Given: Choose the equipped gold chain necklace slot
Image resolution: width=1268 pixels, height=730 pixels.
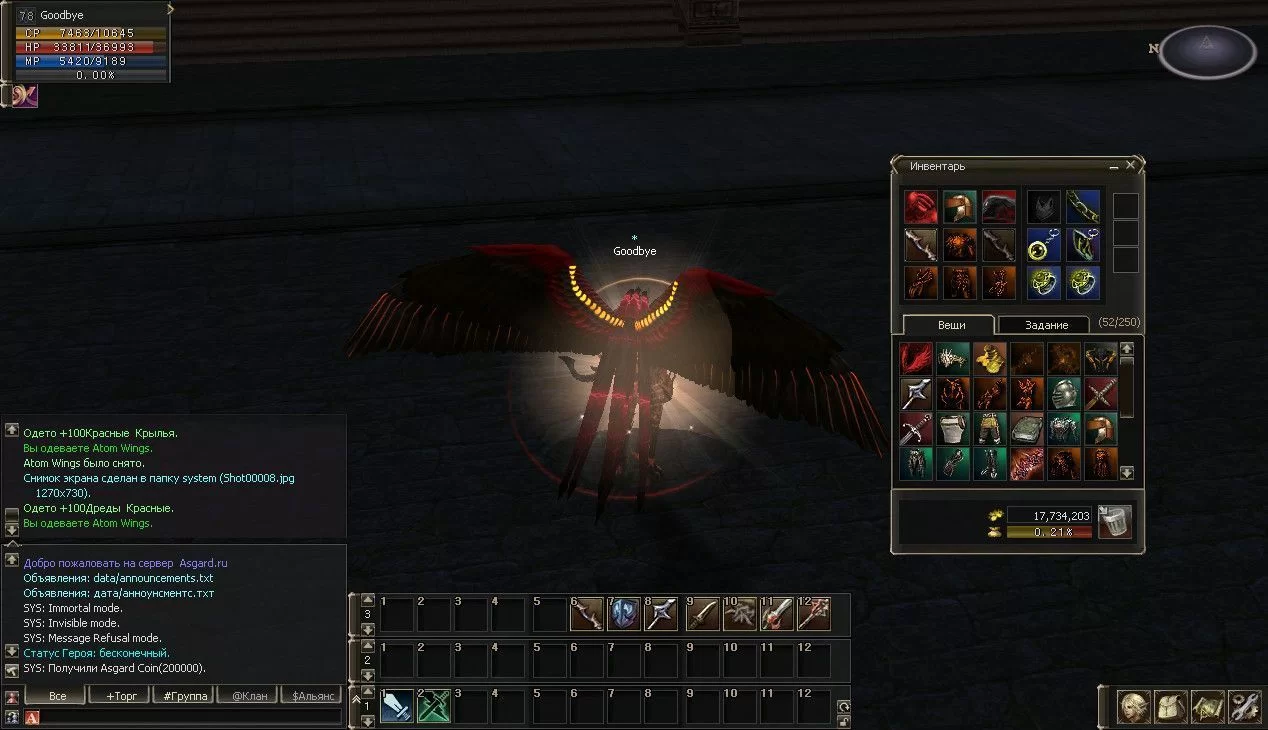Looking at the screenshot, I should (1082, 207).
